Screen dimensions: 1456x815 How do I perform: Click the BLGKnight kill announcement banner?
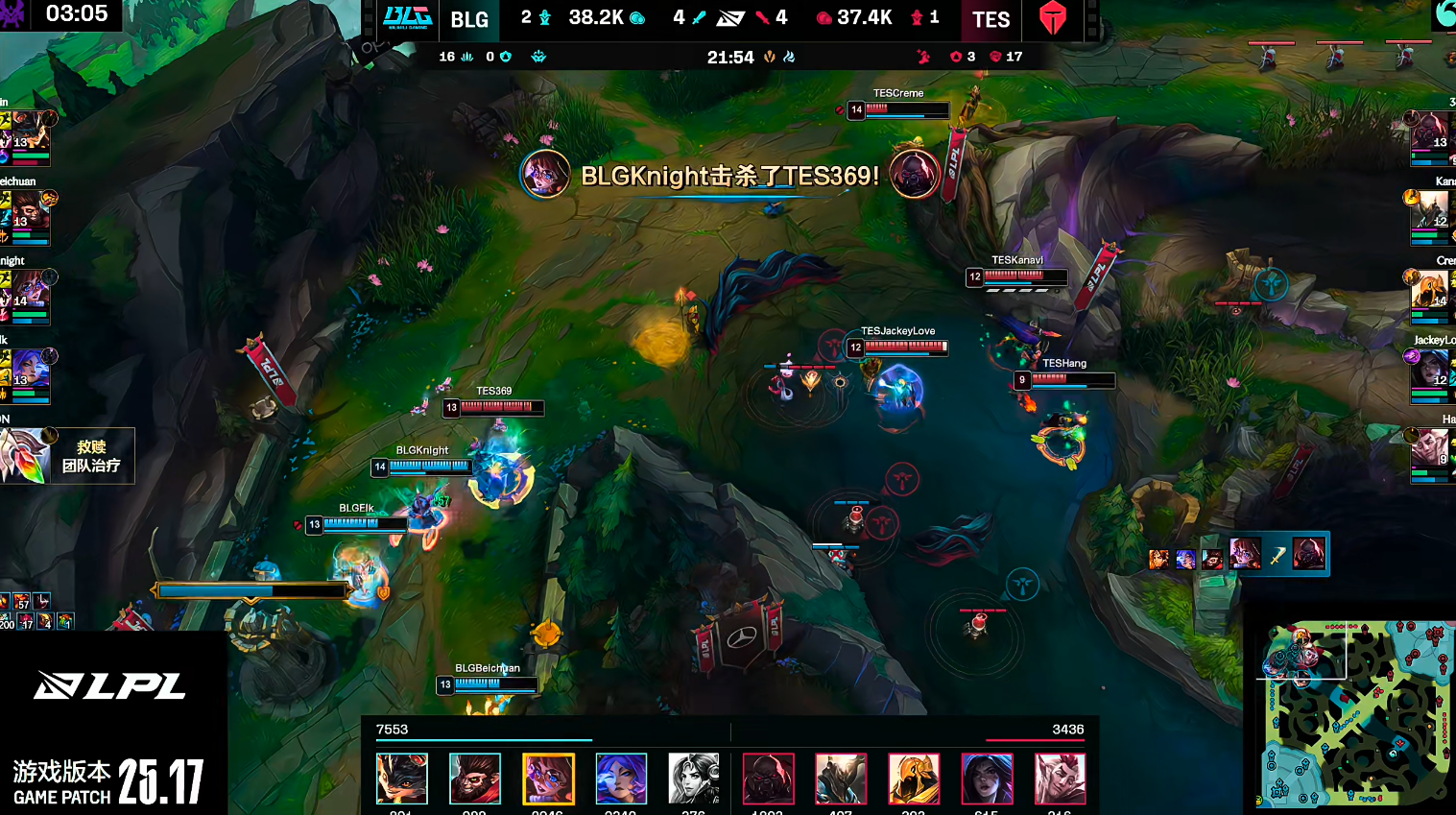click(x=729, y=176)
